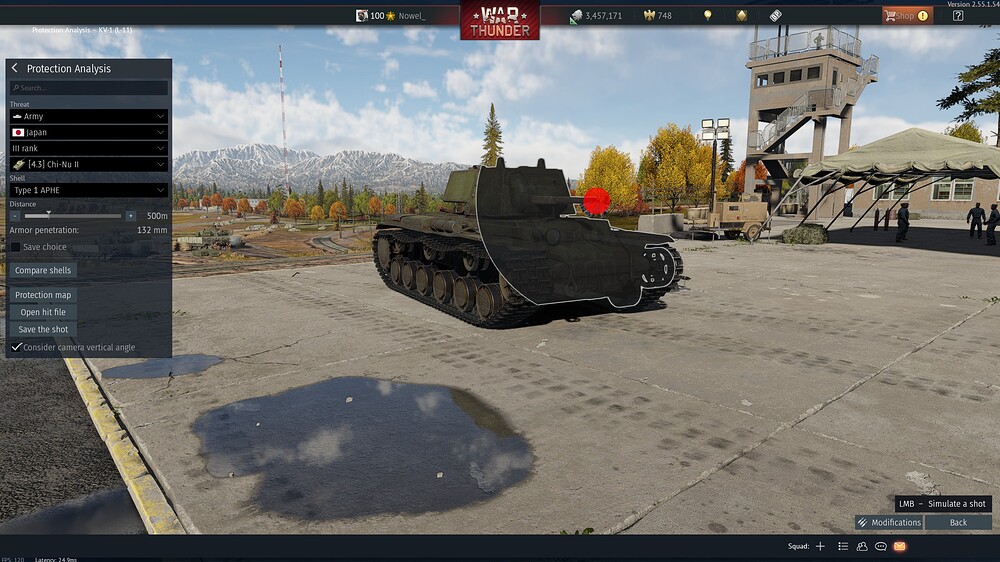Open the Army threat type dropdown
Screen dimensions: 1000x562
point(89,116)
